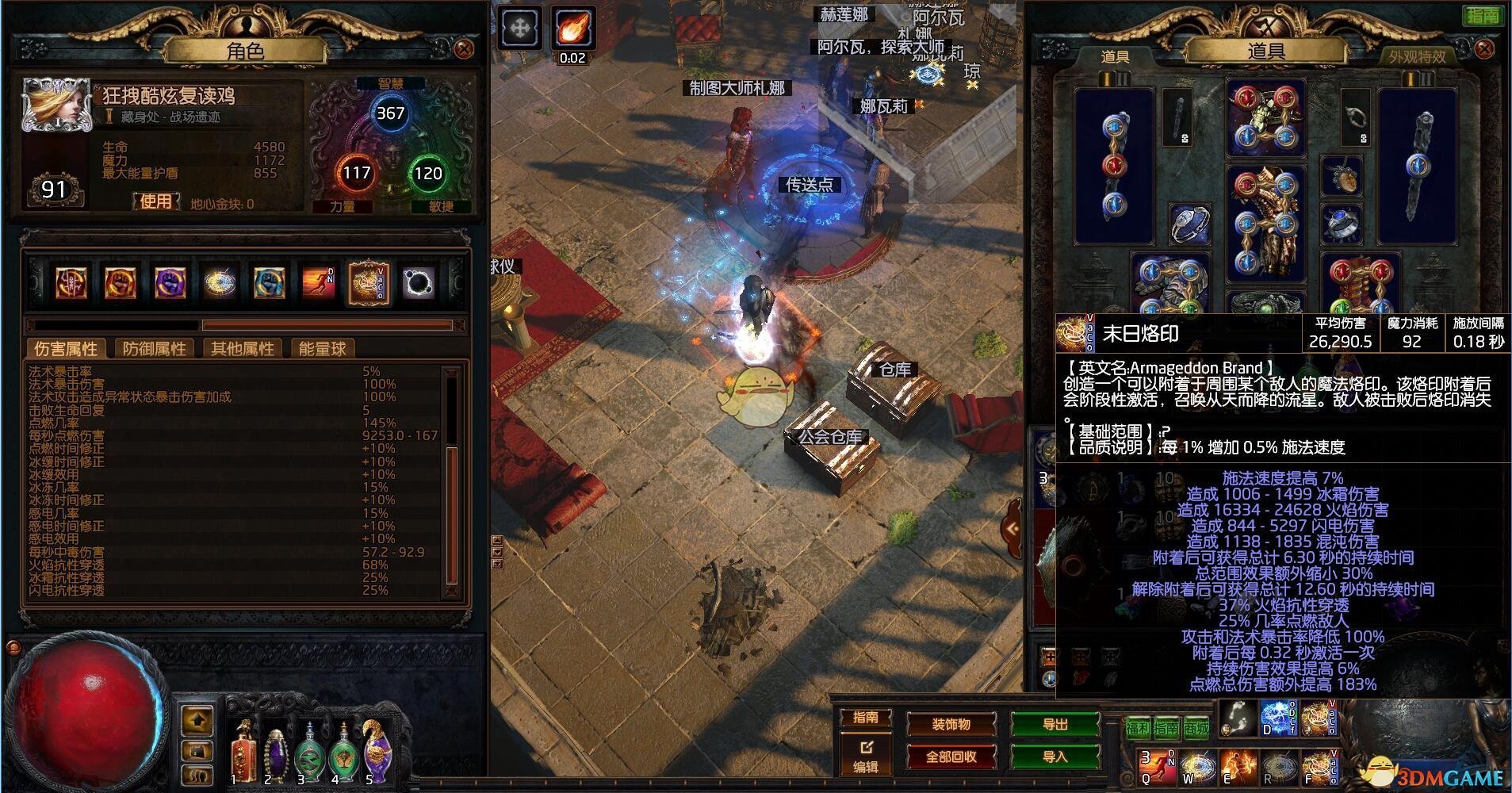Show the 能量球 tab
The height and width of the screenshot is (793, 1512).
point(322,349)
